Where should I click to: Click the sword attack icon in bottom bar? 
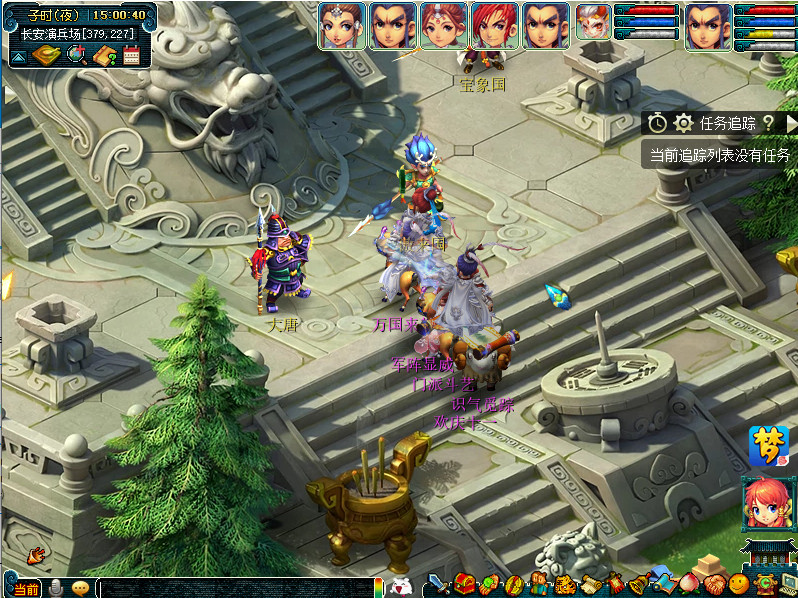tap(440, 585)
